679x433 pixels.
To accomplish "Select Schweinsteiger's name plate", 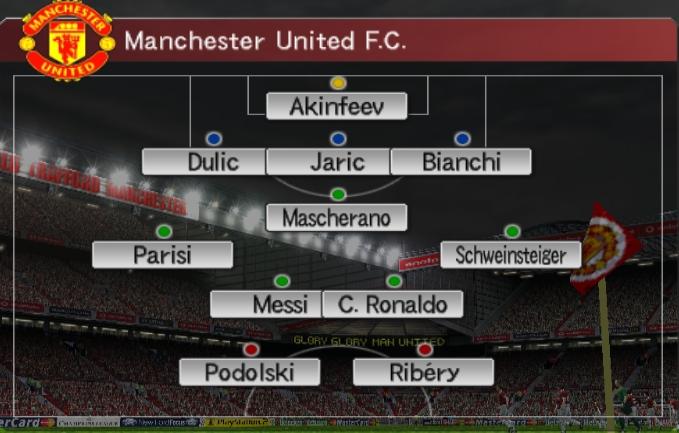I will coord(510,255).
